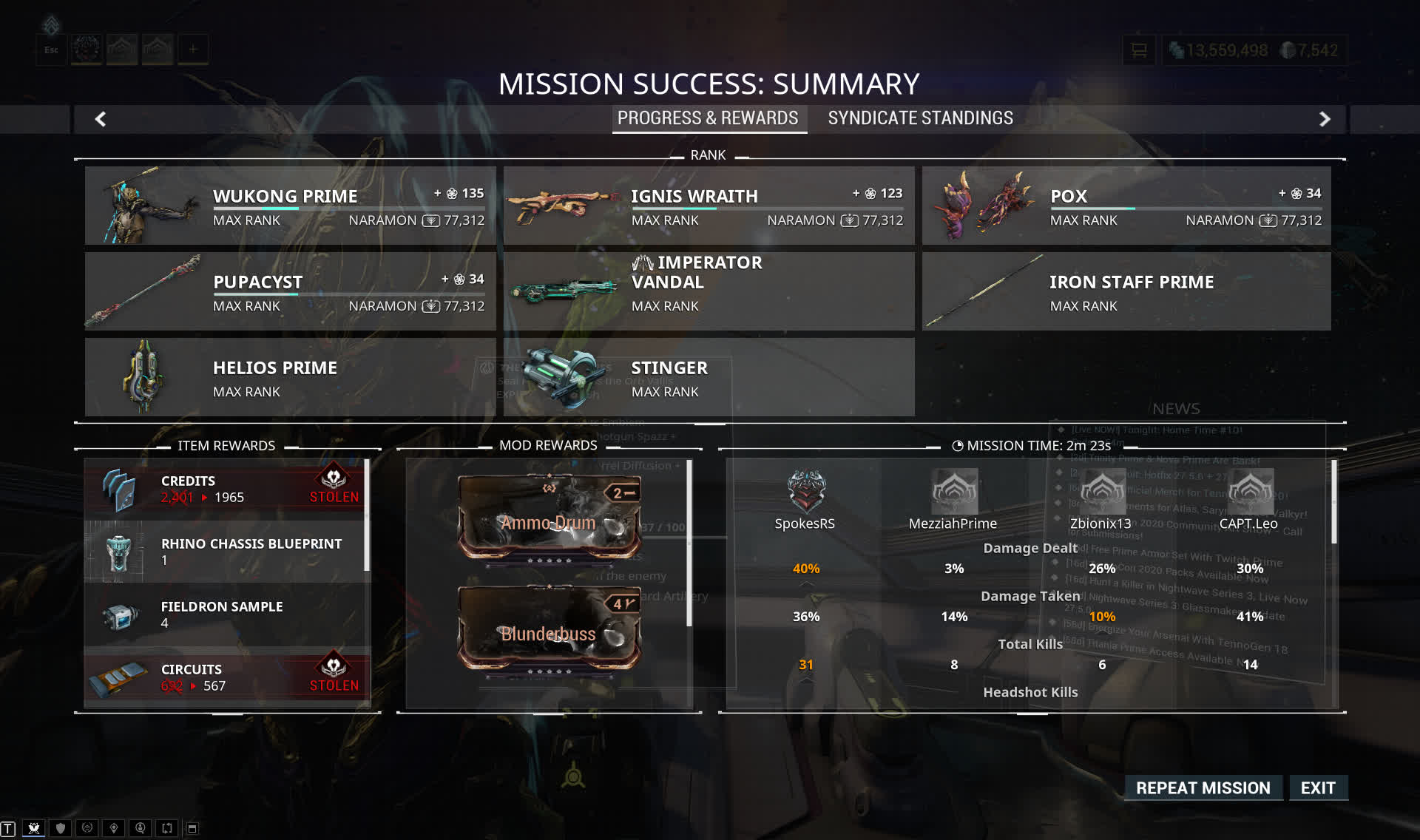This screenshot has width=1420, height=840.
Task: Go to the previous summary page arrow
Action: [x=101, y=119]
